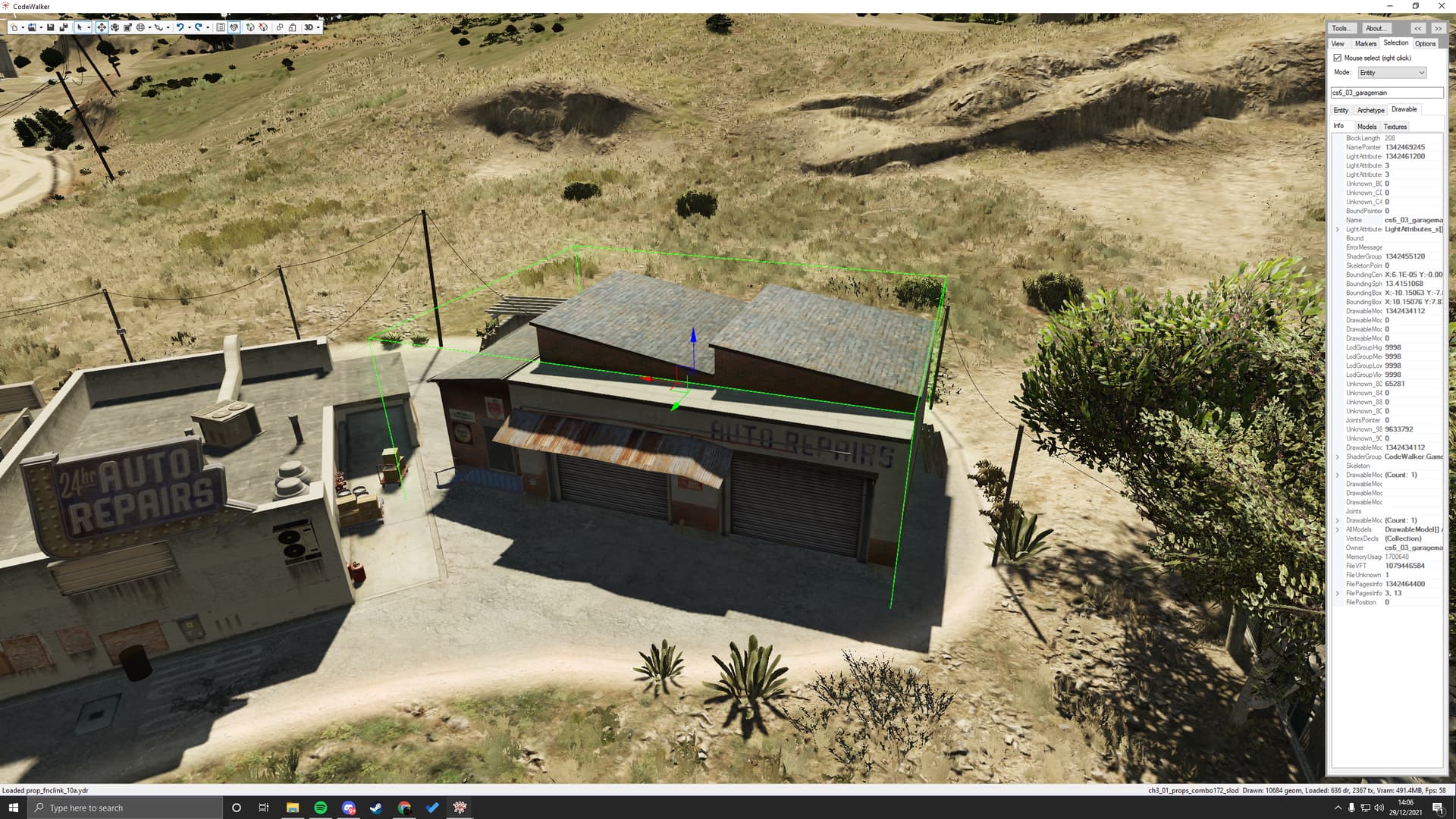The height and width of the screenshot is (819, 1456).
Task: Click the Undo icon
Action: 180,27
